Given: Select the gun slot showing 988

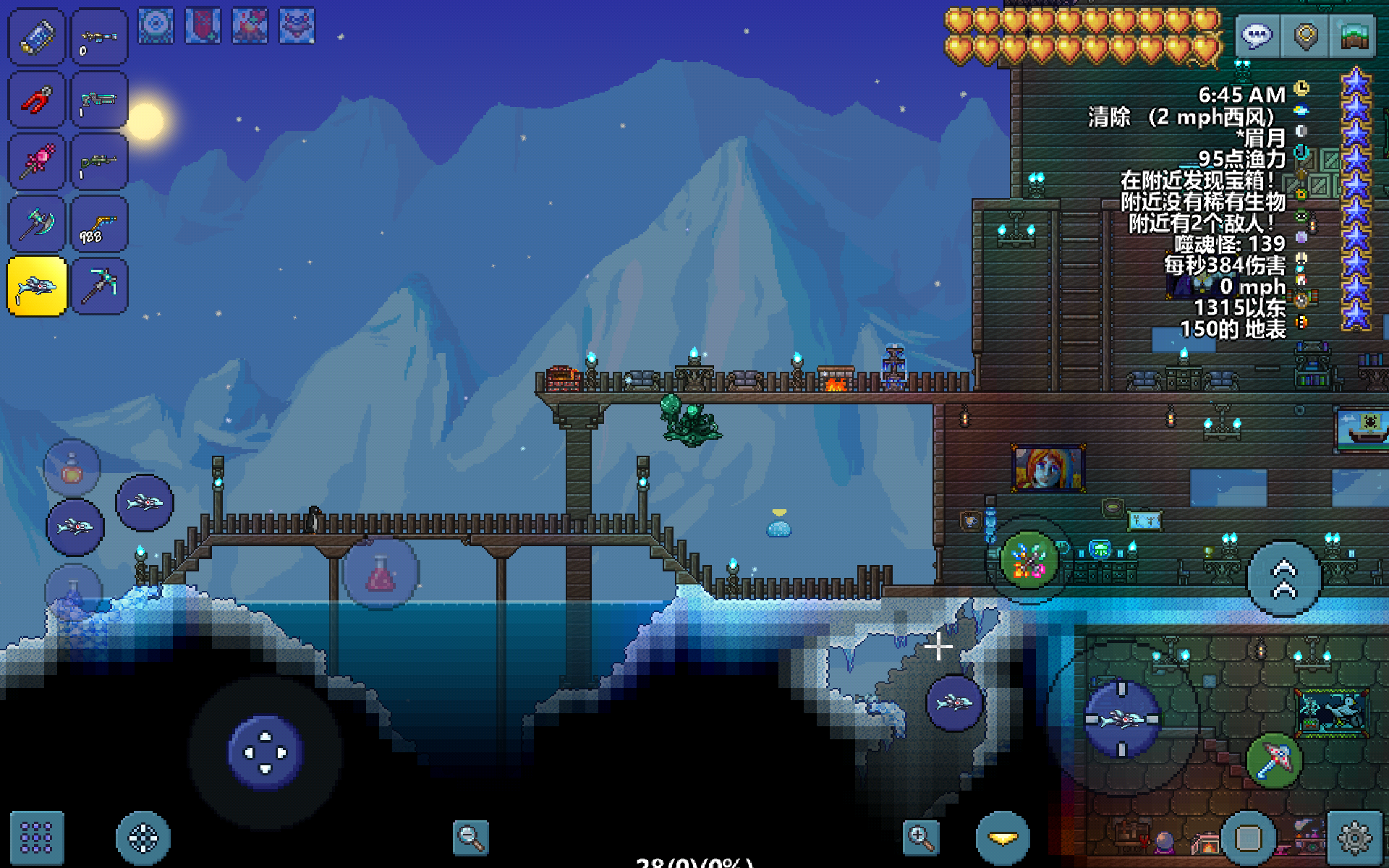Looking at the screenshot, I should pos(99,224).
